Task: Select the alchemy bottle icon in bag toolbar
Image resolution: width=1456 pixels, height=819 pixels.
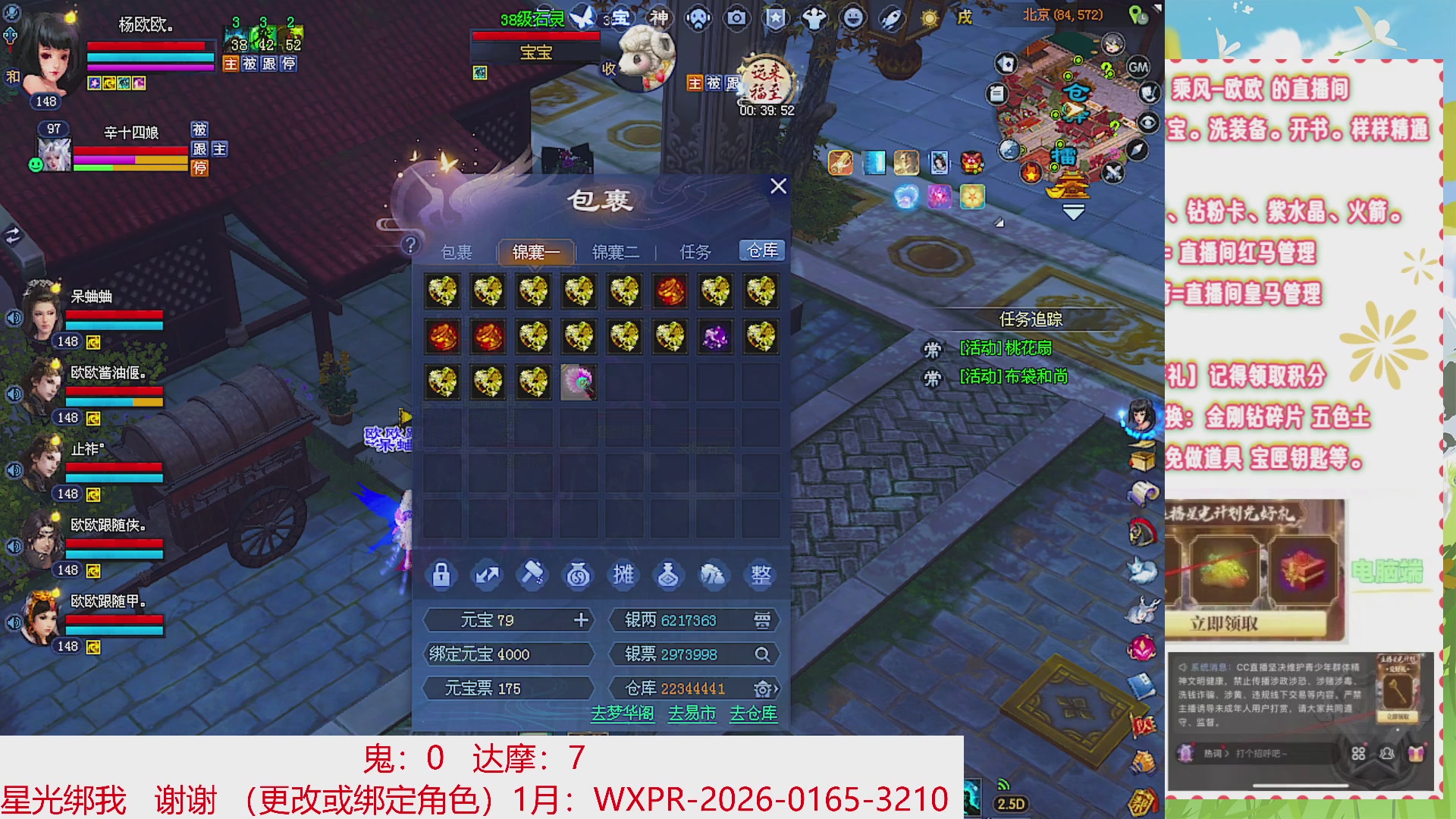Action: (668, 576)
